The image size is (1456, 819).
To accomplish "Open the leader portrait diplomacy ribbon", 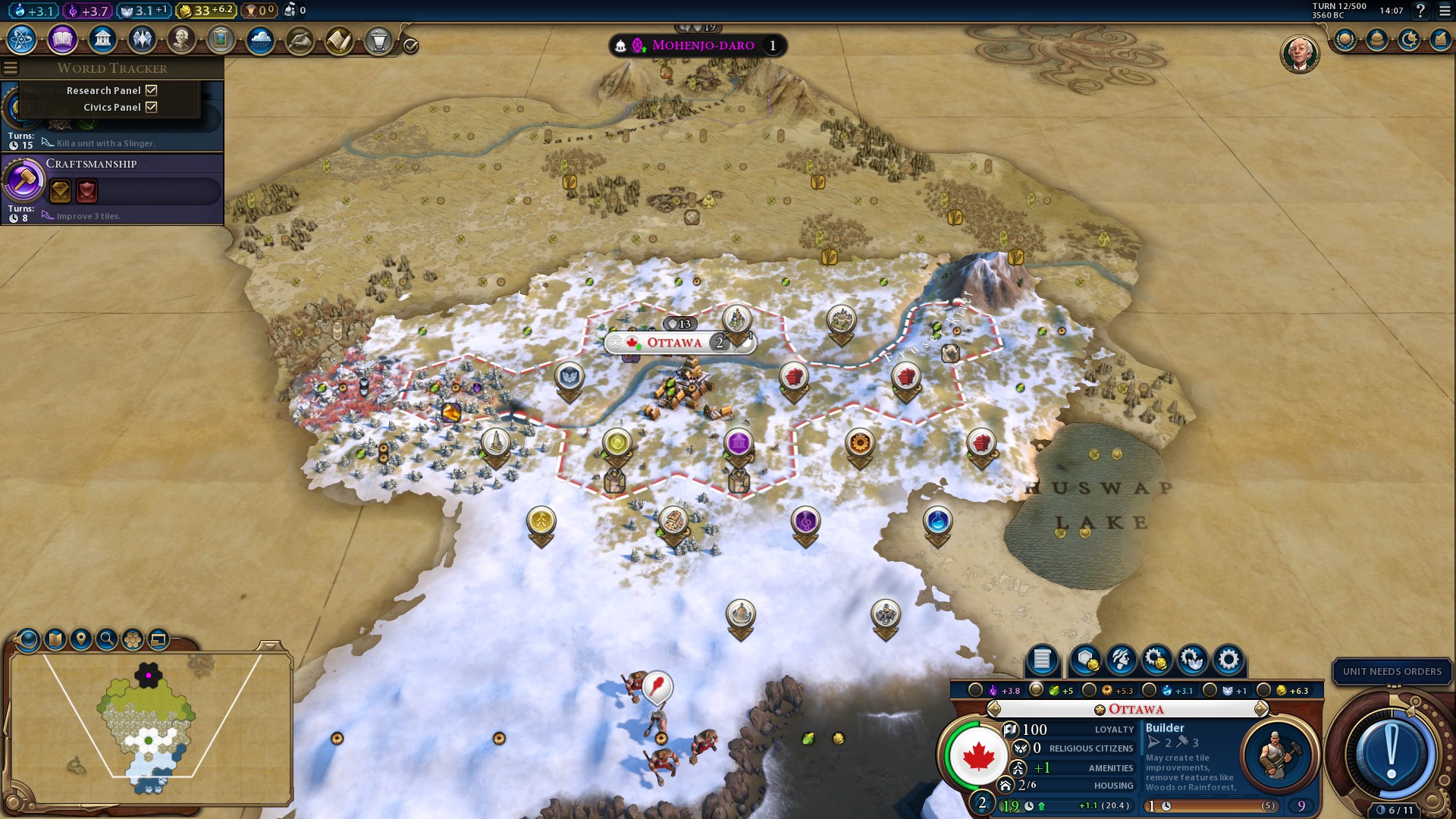I will click(1299, 54).
